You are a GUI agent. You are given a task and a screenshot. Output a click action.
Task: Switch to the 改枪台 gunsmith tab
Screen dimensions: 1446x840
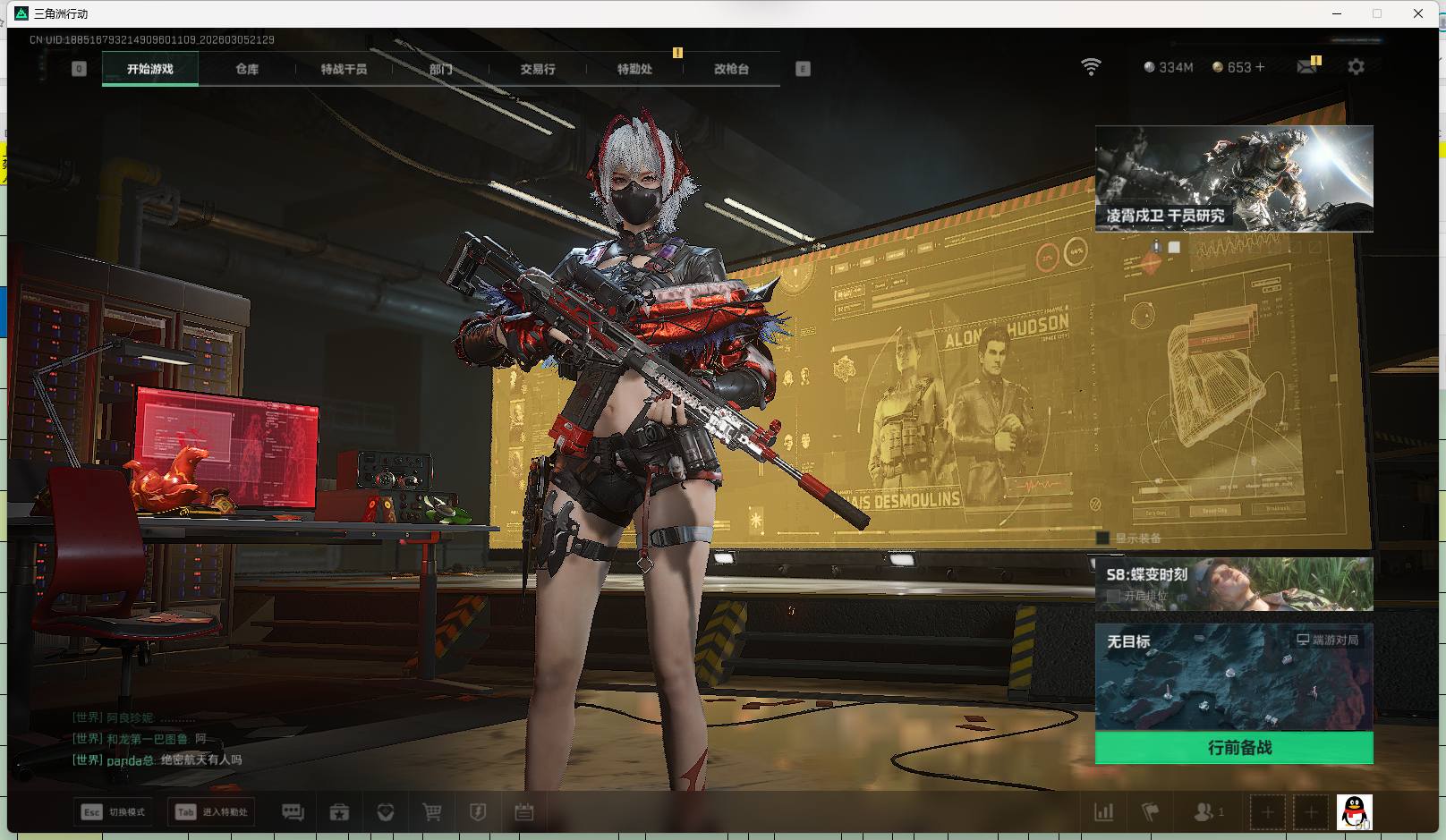coord(731,69)
